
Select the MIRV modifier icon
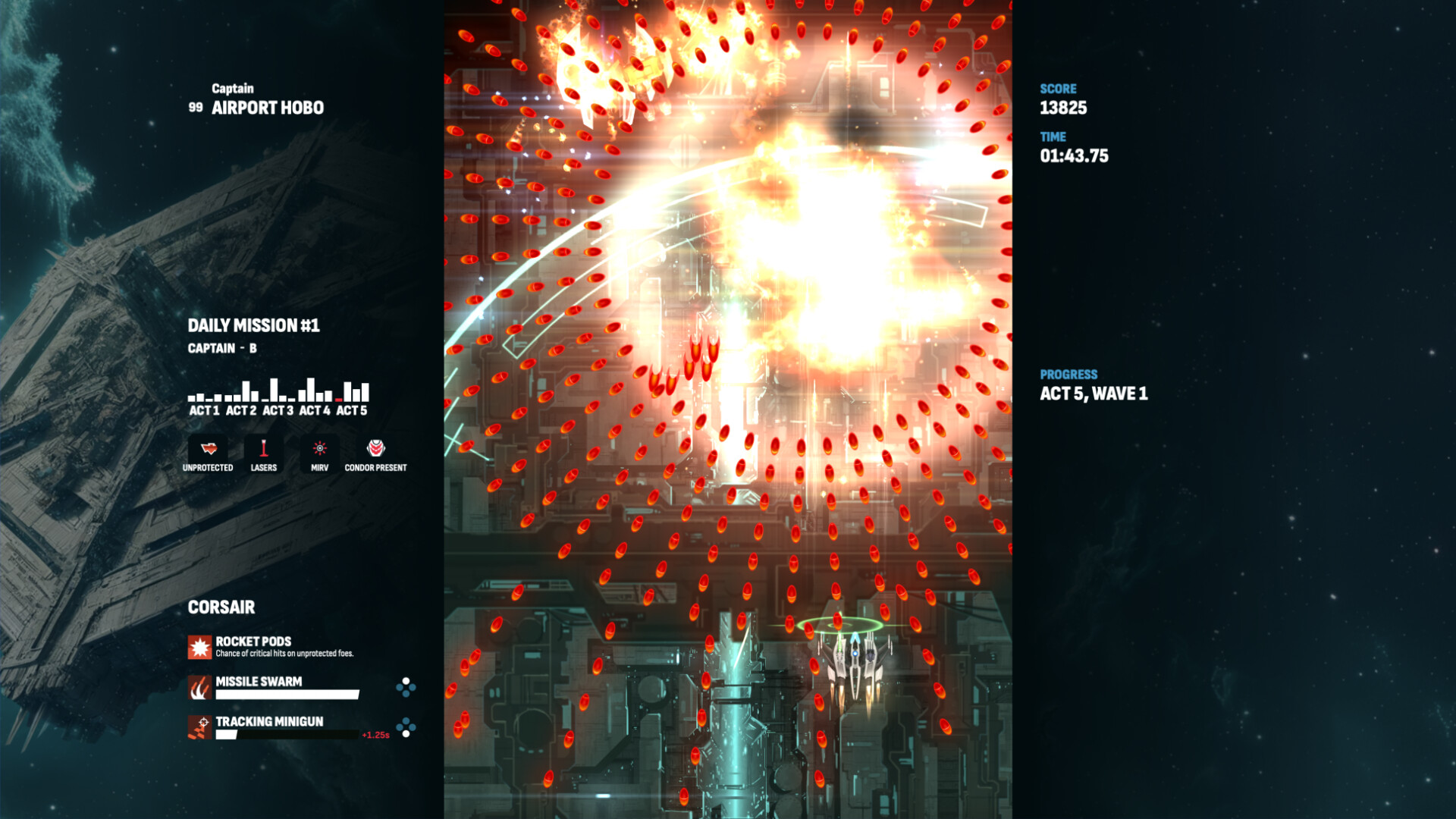(x=318, y=449)
